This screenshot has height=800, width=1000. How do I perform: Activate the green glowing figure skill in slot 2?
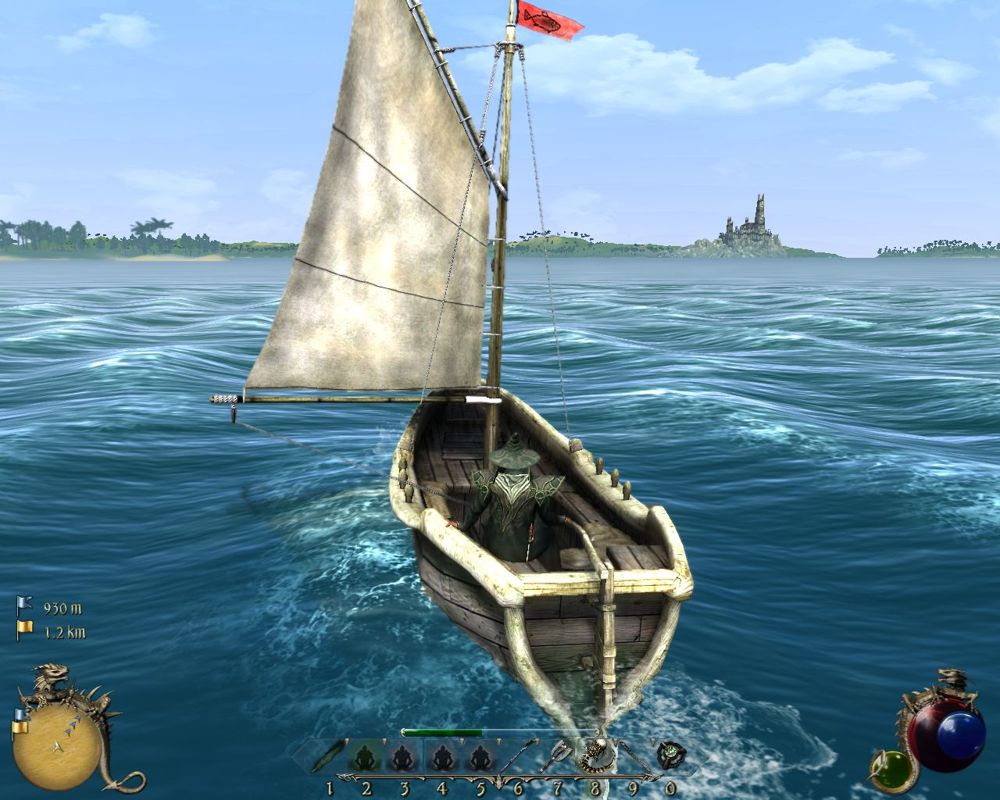click(x=366, y=757)
